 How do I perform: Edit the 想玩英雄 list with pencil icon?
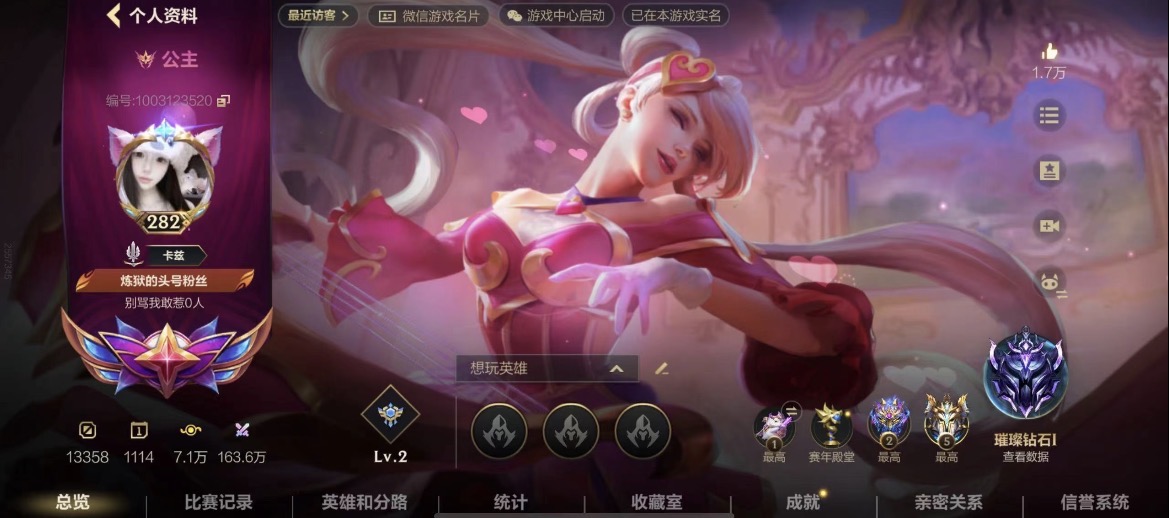coord(661,368)
